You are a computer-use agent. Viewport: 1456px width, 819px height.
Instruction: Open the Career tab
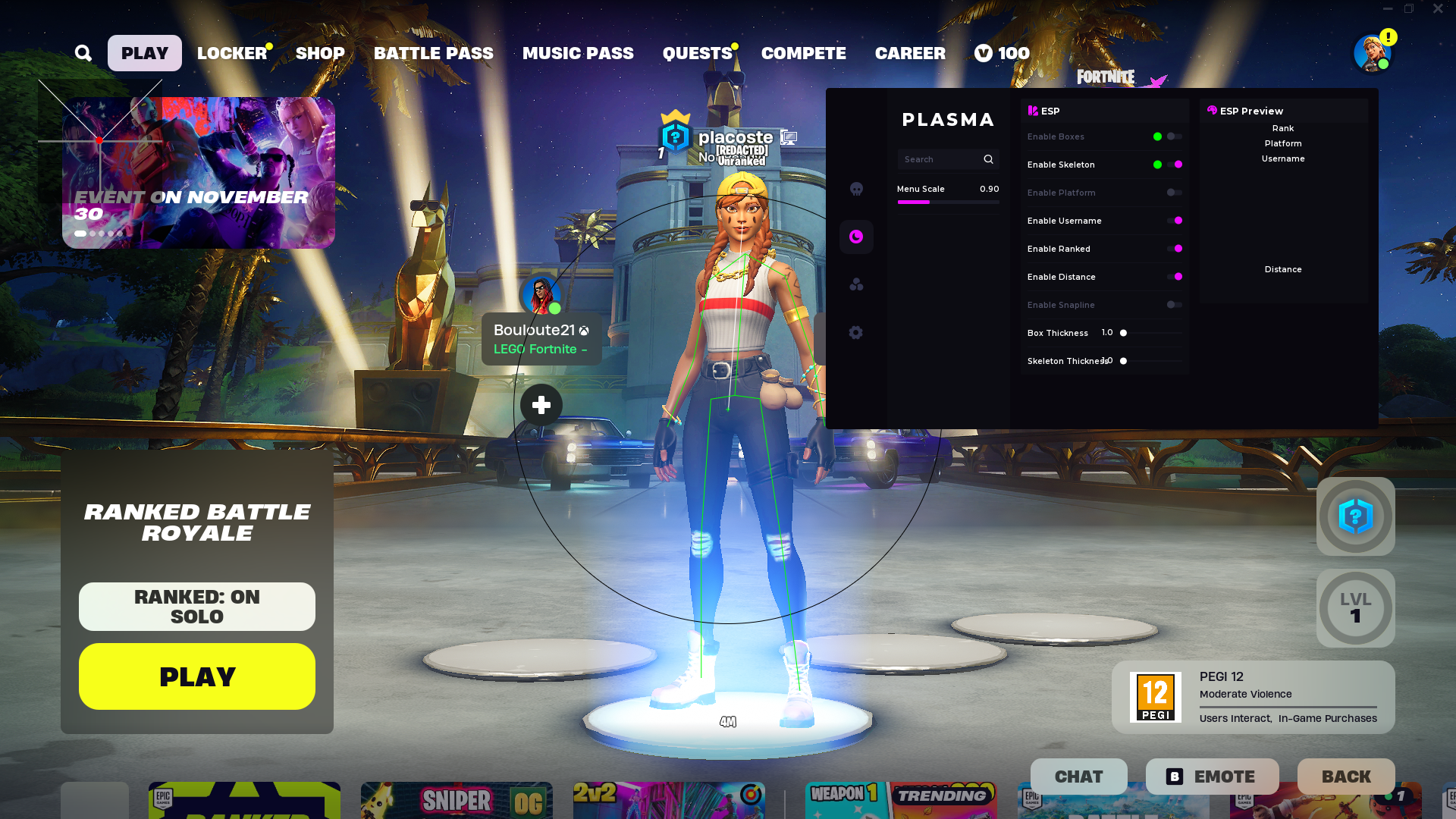[910, 53]
